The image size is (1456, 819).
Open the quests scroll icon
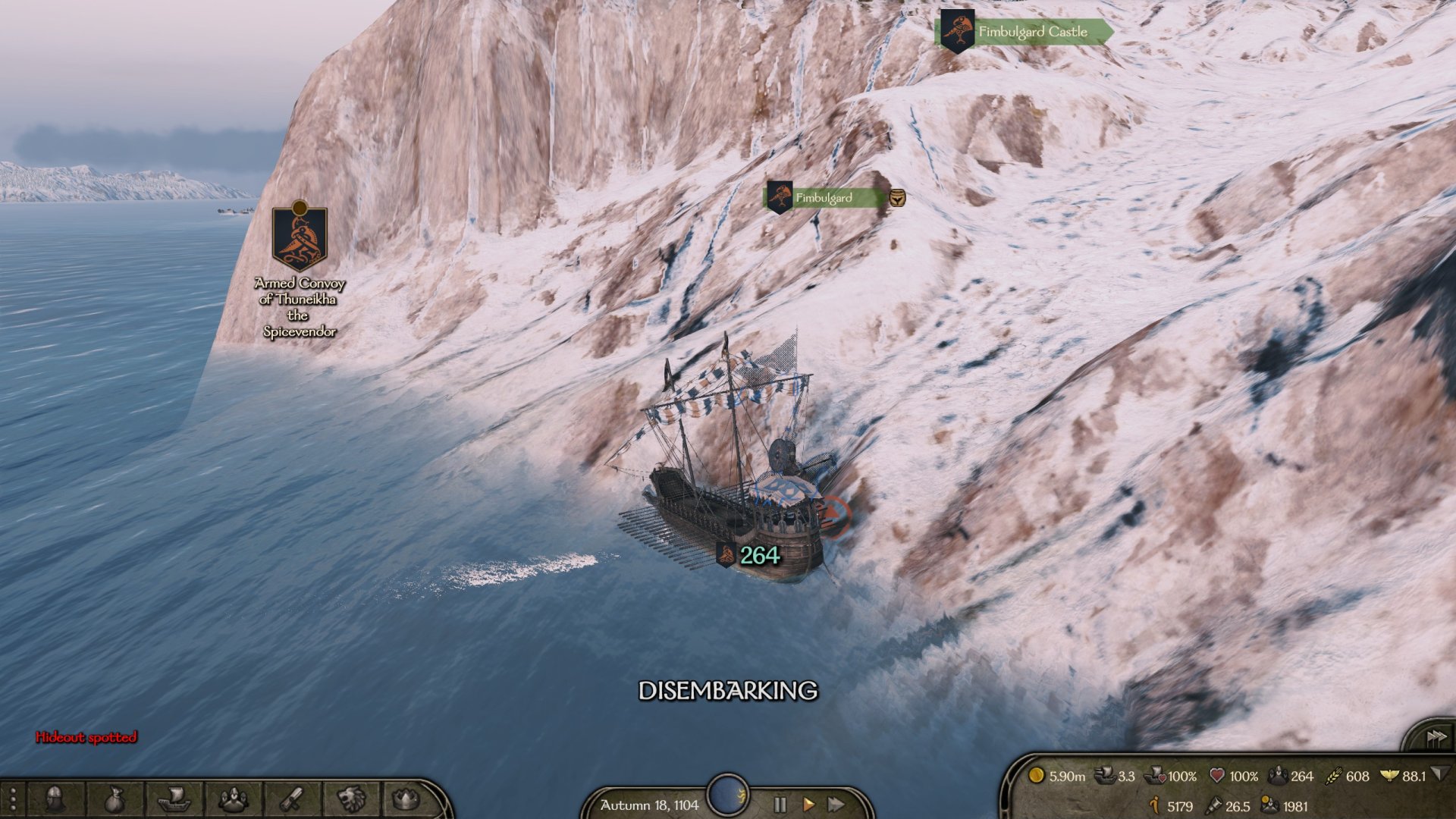tap(292, 799)
